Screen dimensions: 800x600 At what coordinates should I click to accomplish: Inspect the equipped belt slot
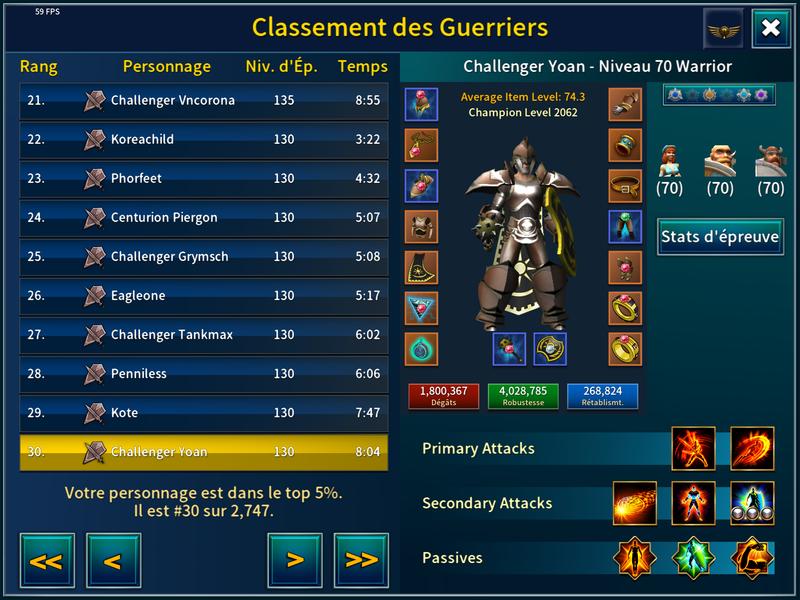coord(625,186)
